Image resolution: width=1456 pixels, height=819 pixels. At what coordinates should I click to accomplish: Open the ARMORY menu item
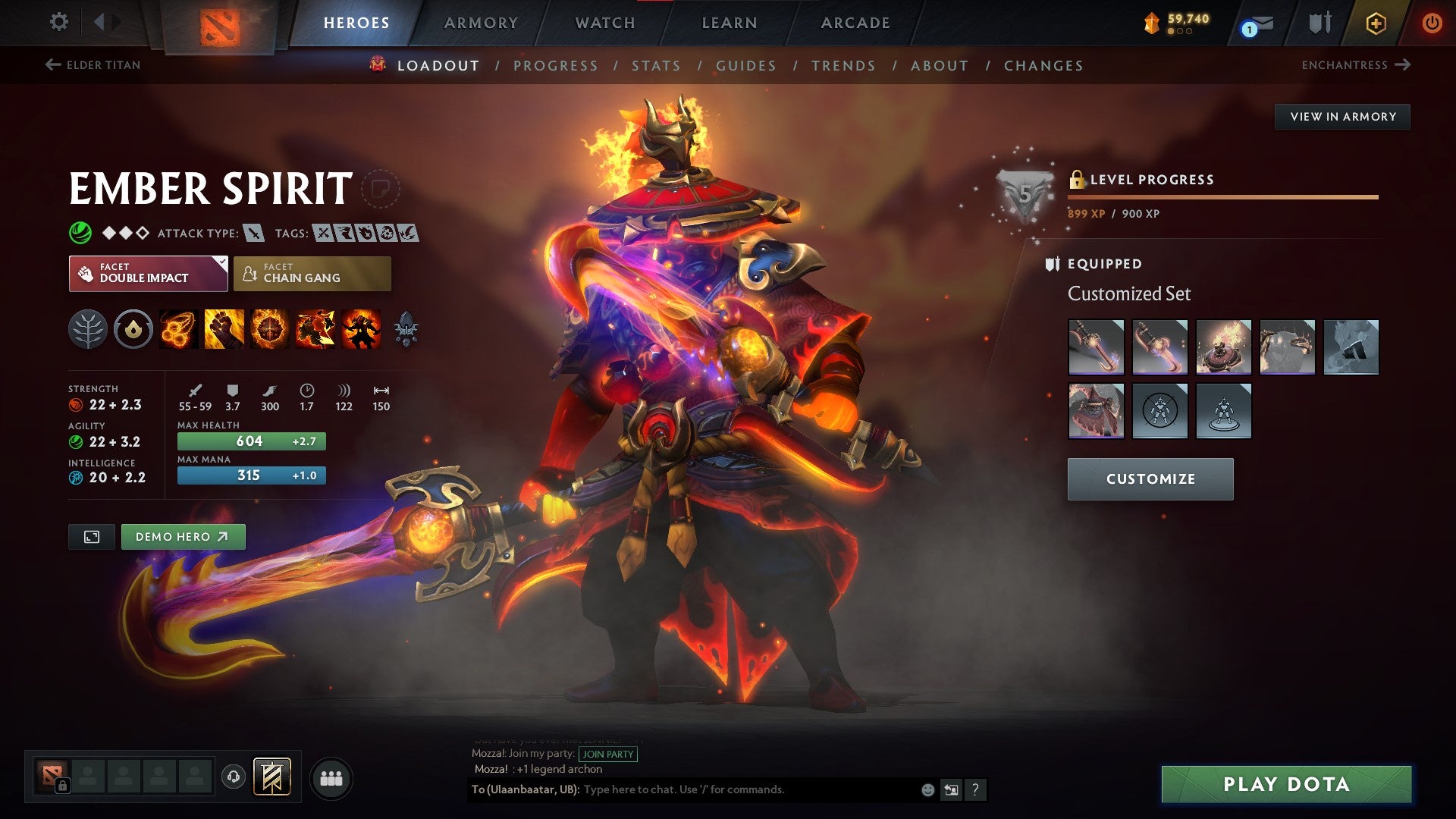point(482,23)
